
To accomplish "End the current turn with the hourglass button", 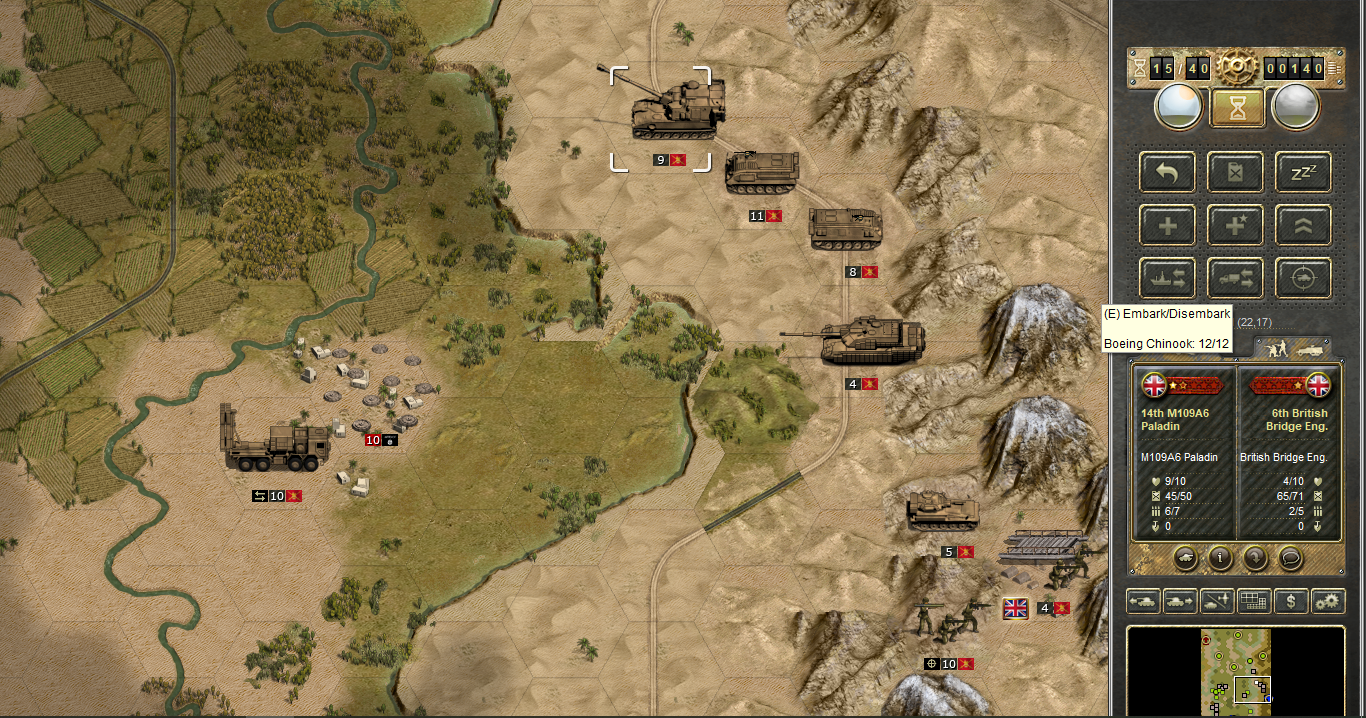I will pos(1237,107).
